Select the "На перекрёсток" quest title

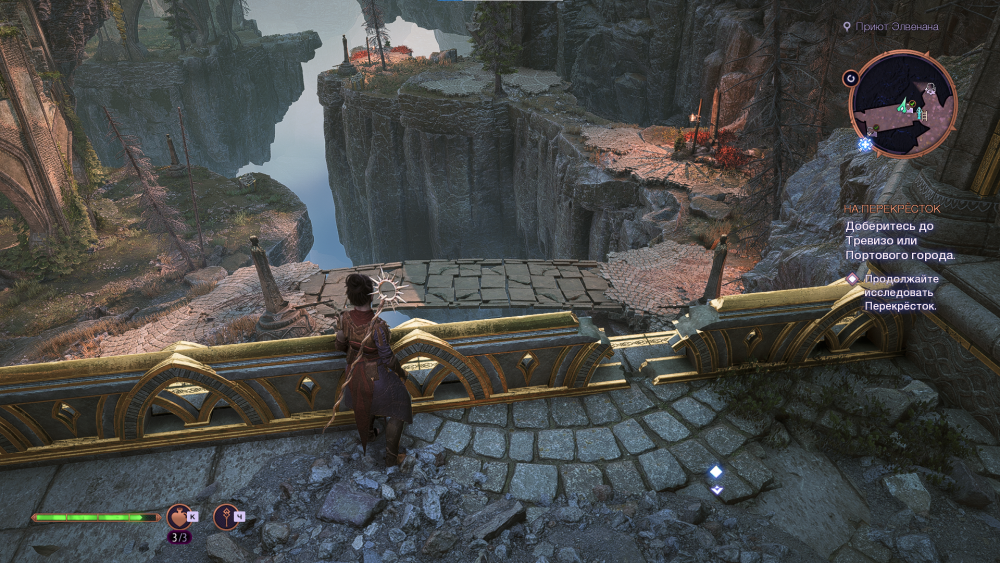coord(892,209)
